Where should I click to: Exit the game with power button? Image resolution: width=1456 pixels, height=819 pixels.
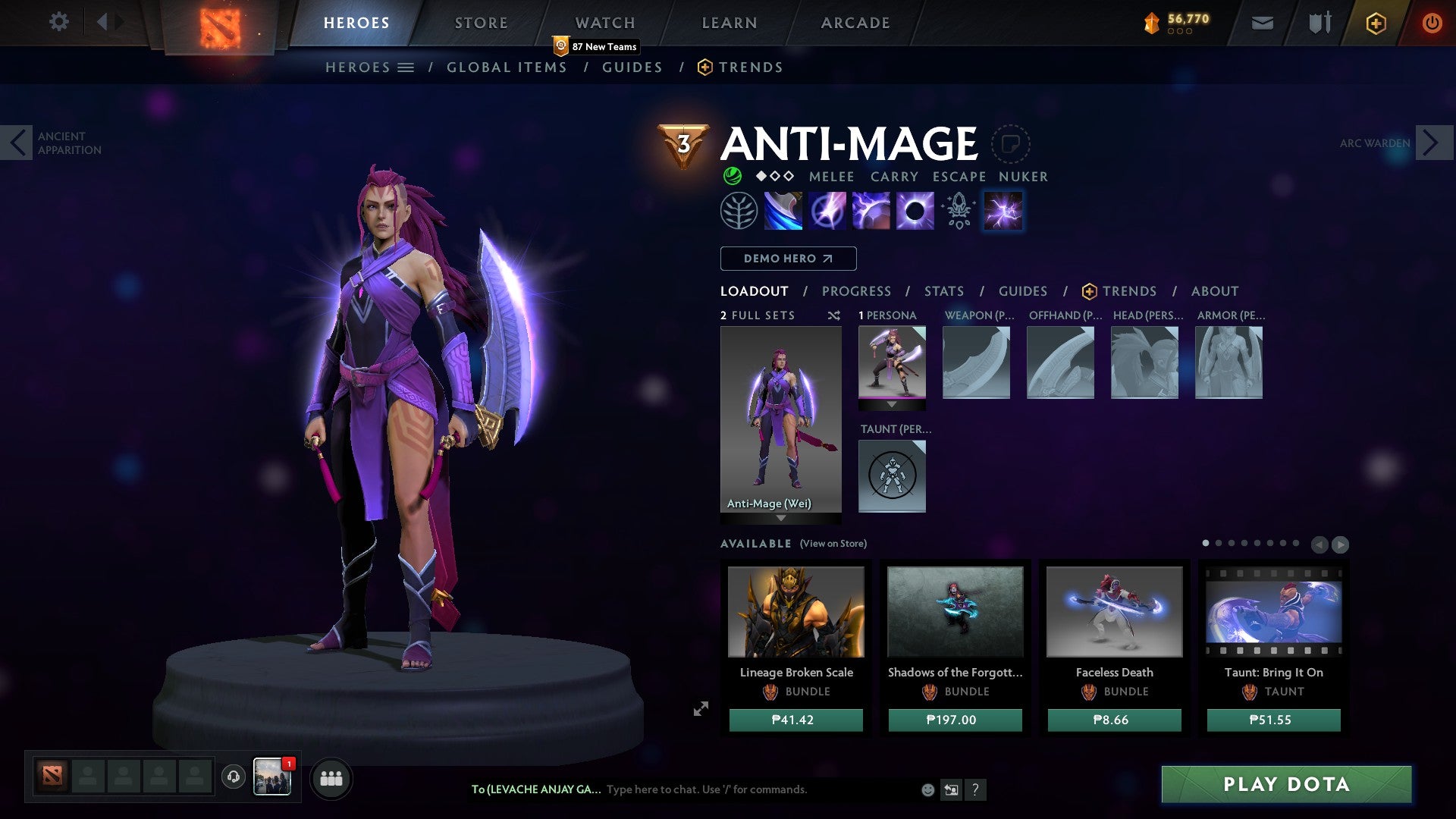click(1432, 23)
